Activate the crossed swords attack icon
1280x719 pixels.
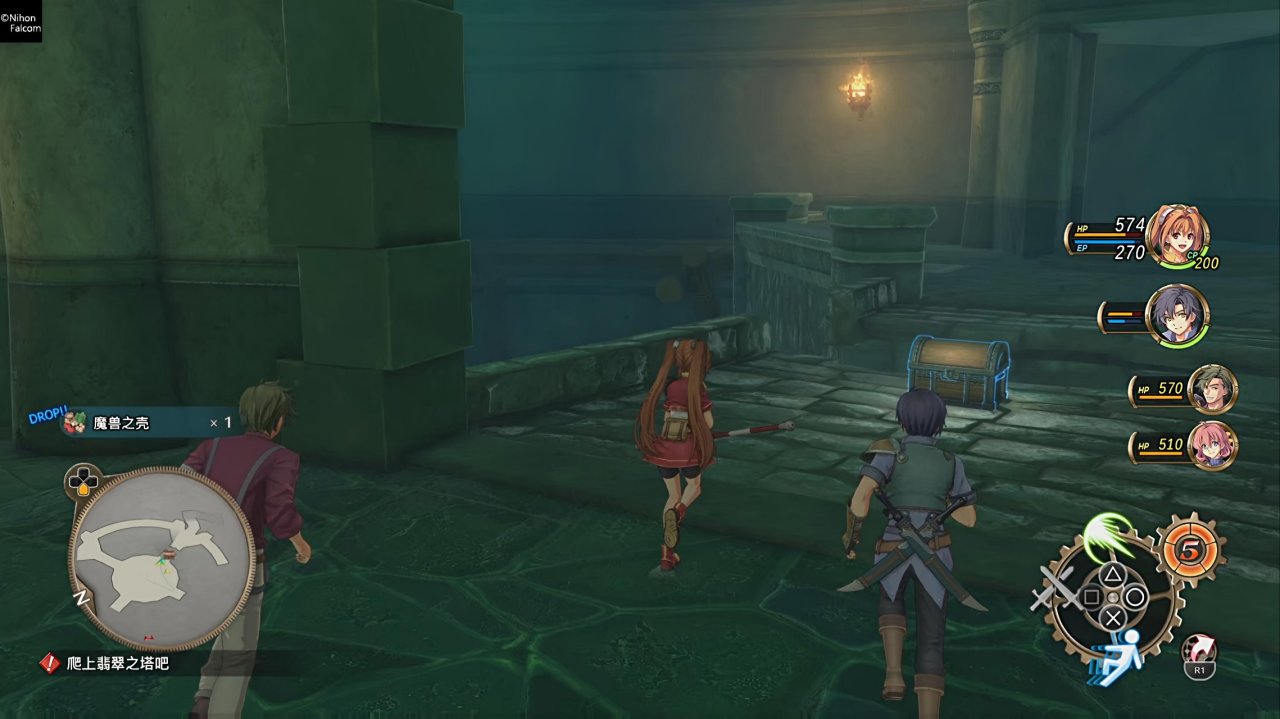click(x=1054, y=588)
